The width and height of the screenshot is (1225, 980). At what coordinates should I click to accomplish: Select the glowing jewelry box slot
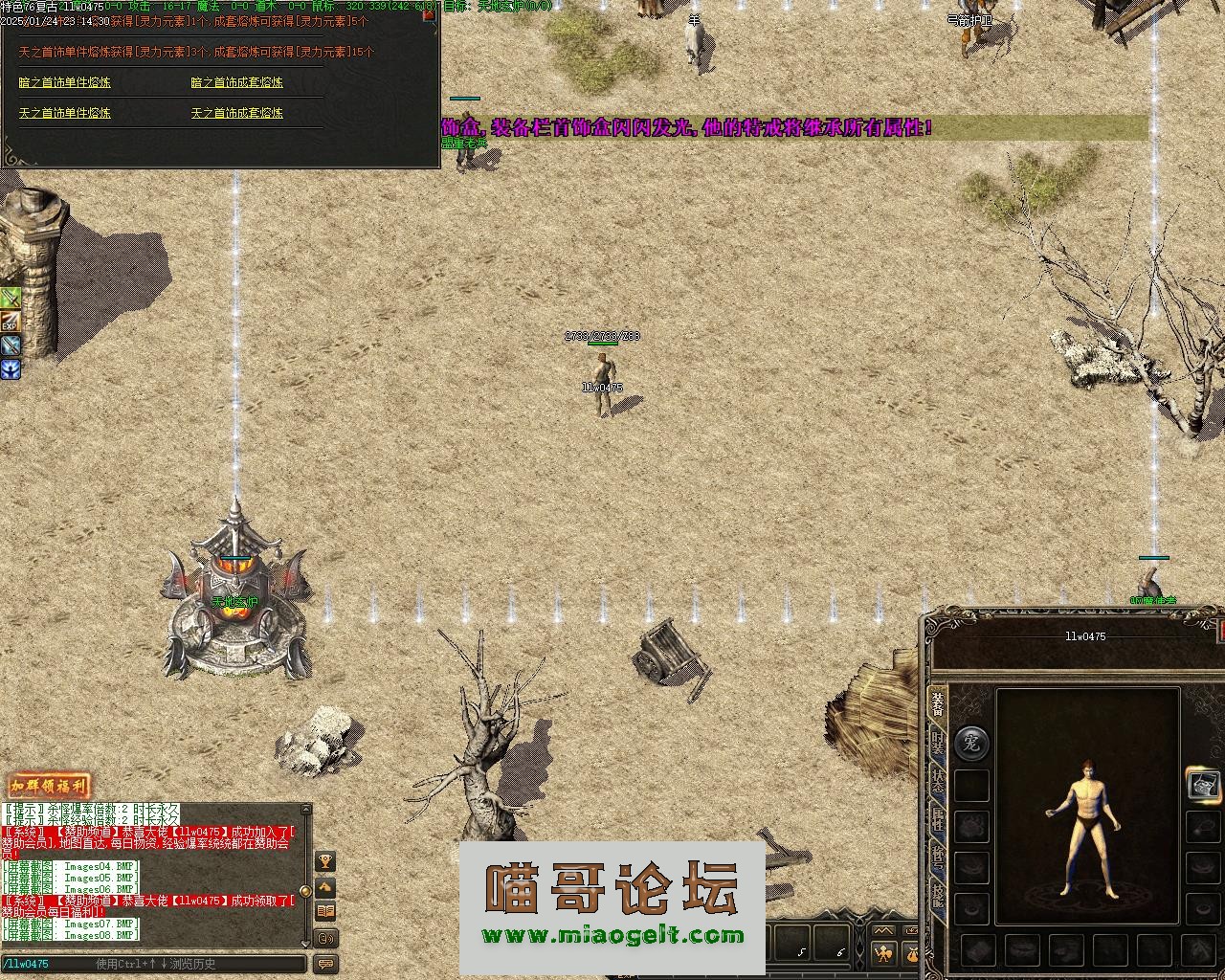click(x=1204, y=785)
